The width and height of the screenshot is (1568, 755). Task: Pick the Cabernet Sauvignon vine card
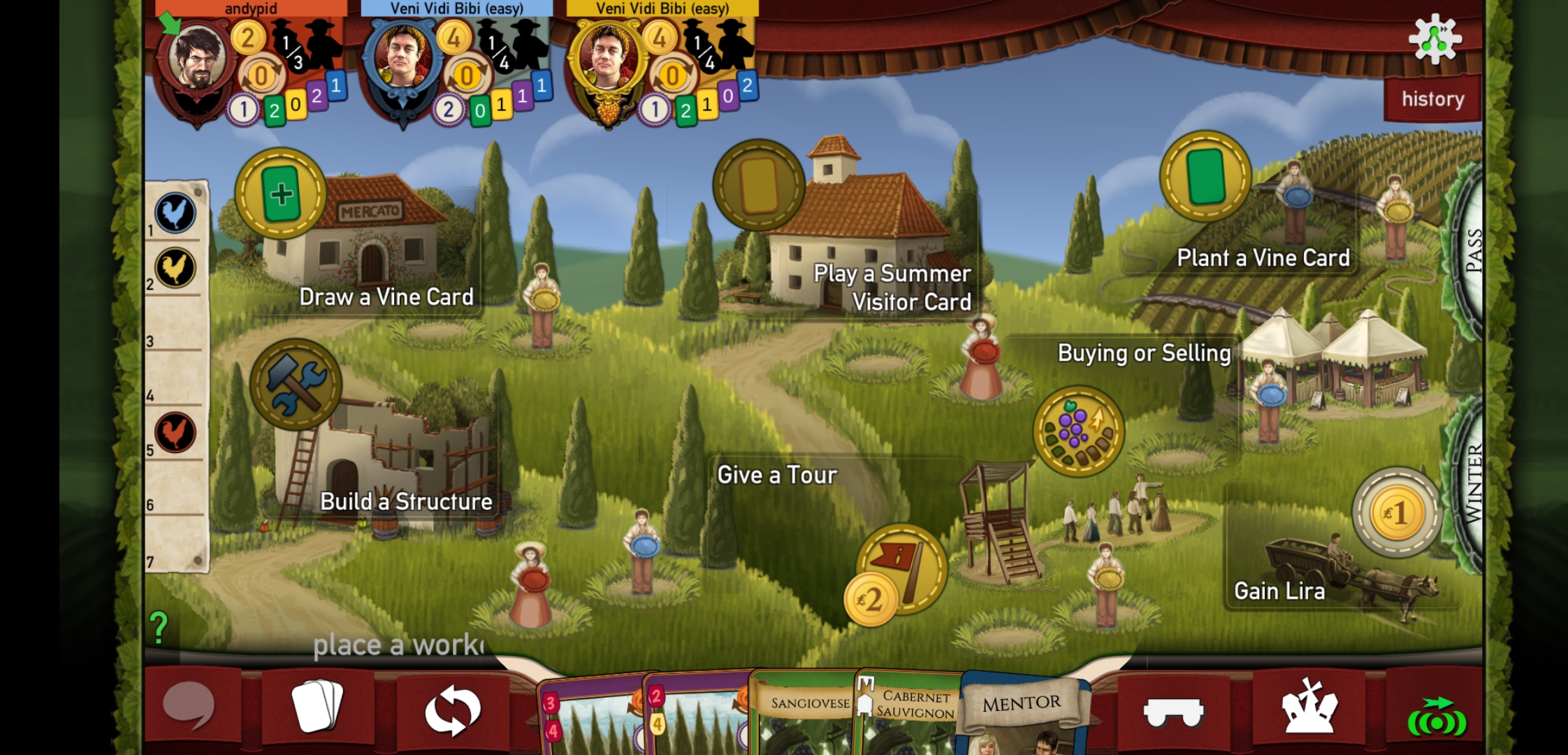[x=912, y=713]
